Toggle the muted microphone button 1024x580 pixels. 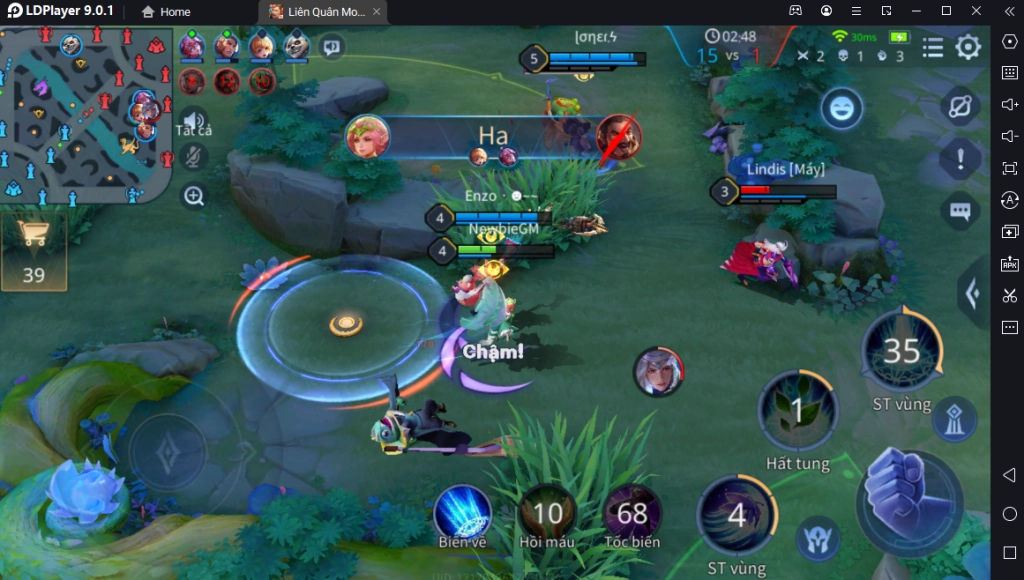[193, 157]
